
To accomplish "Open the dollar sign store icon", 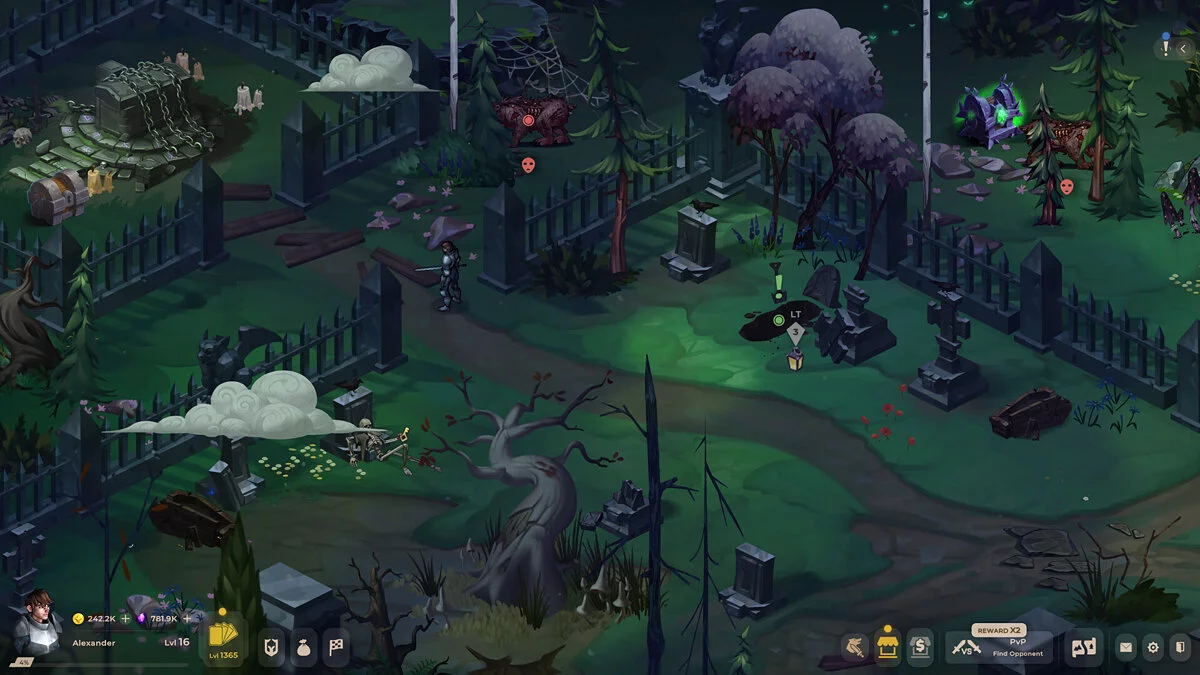I will point(919,647).
